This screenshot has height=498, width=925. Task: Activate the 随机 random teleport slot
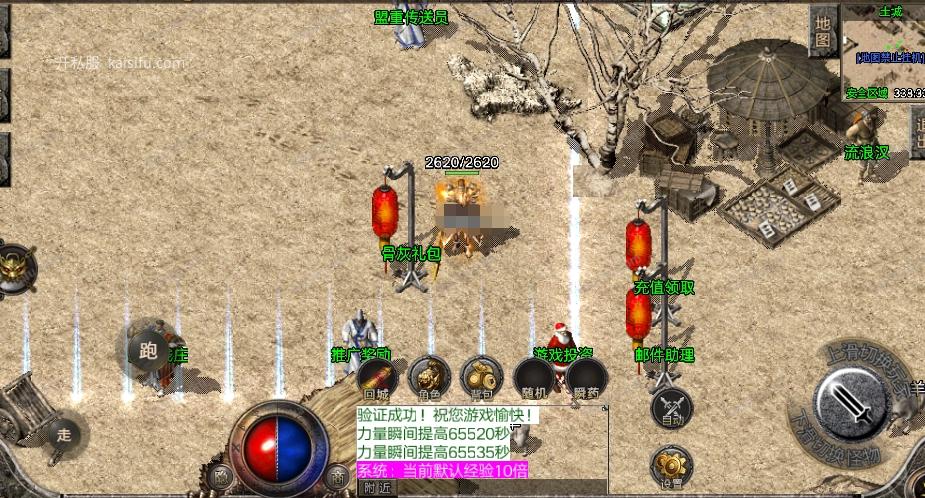coord(533,380)
